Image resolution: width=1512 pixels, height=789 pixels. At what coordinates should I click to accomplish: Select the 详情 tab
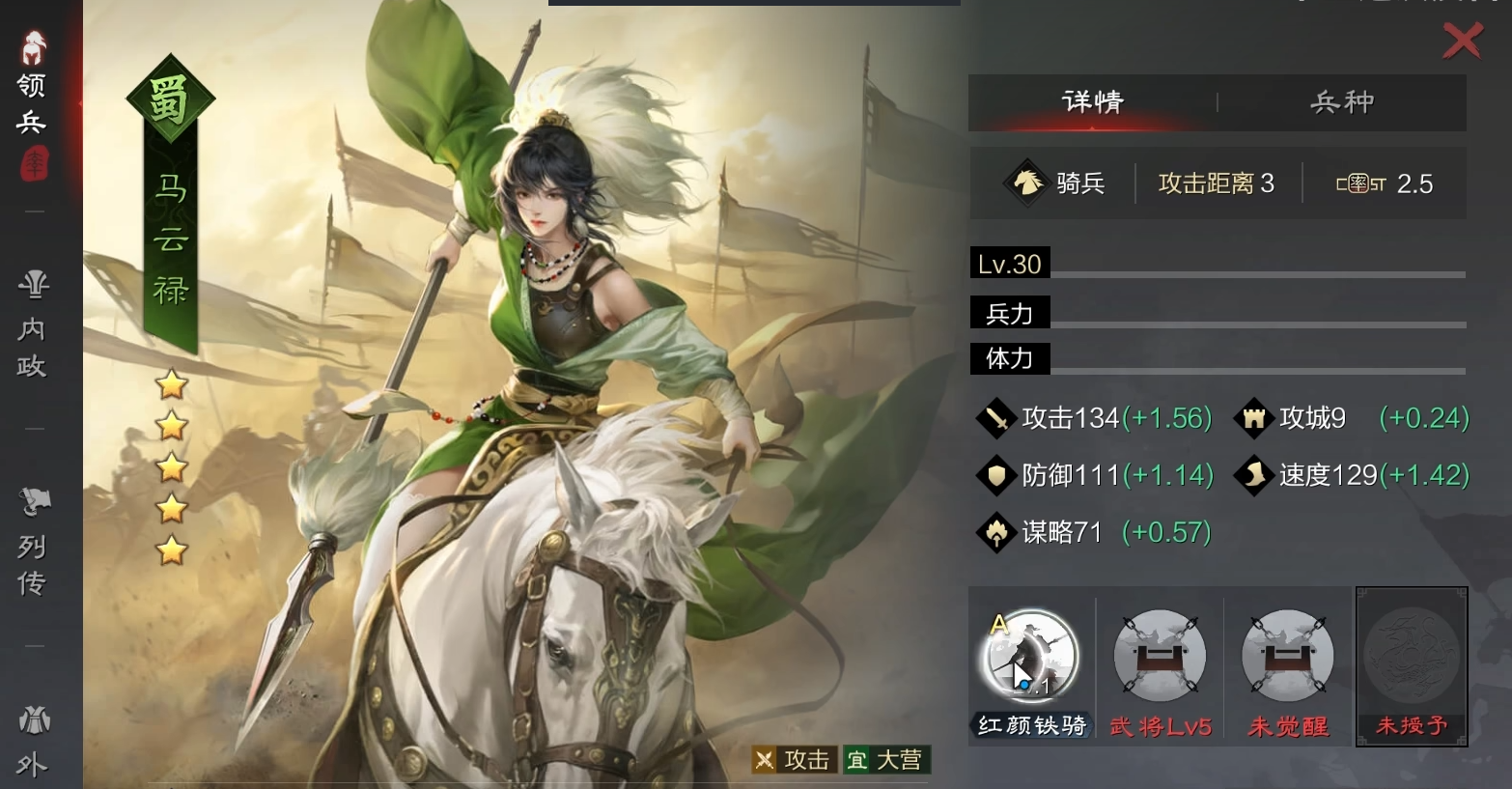click(1092, 101)
